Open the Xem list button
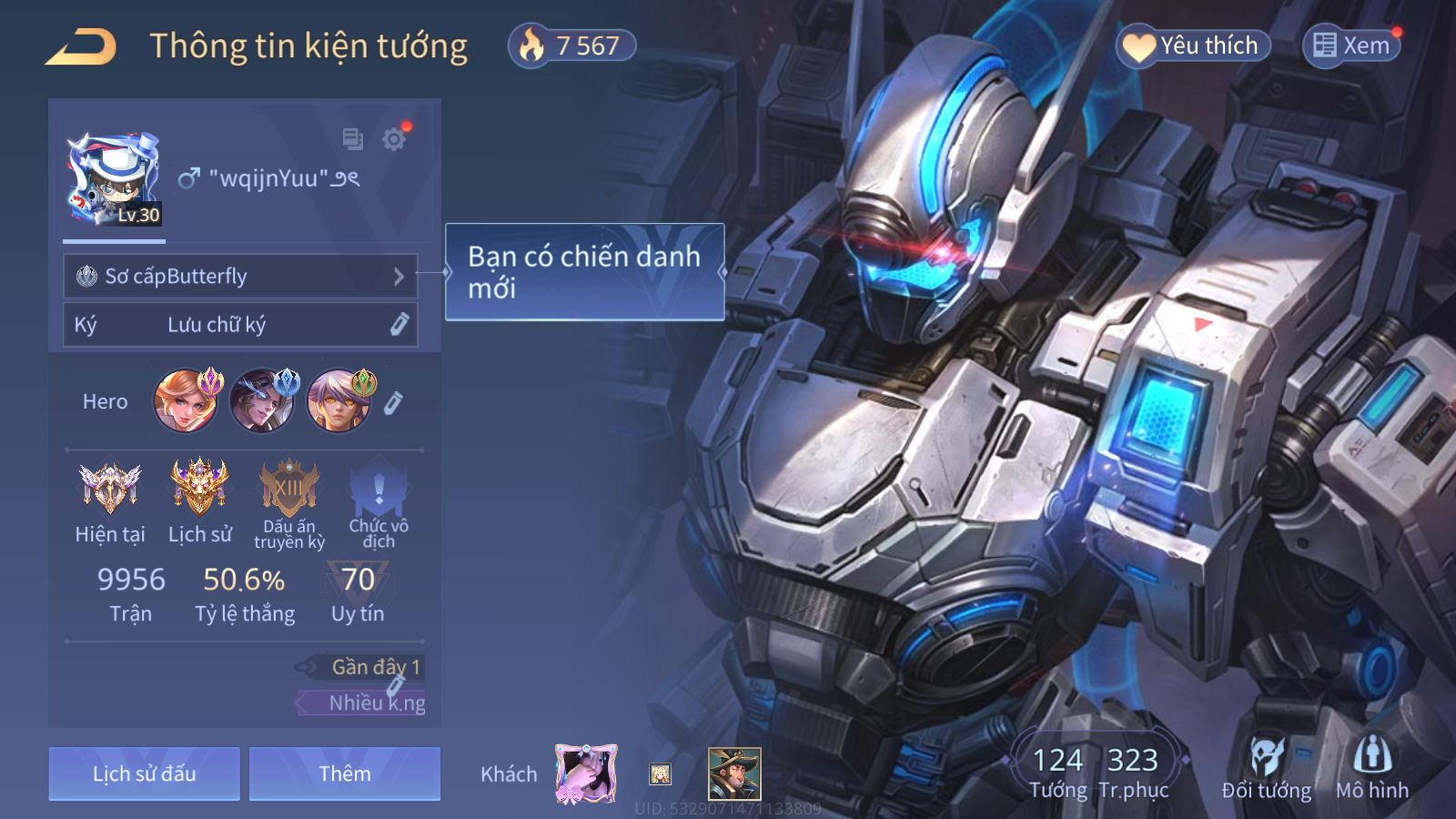This screenshot has height=819, width=1456. tap(1351, 45)
